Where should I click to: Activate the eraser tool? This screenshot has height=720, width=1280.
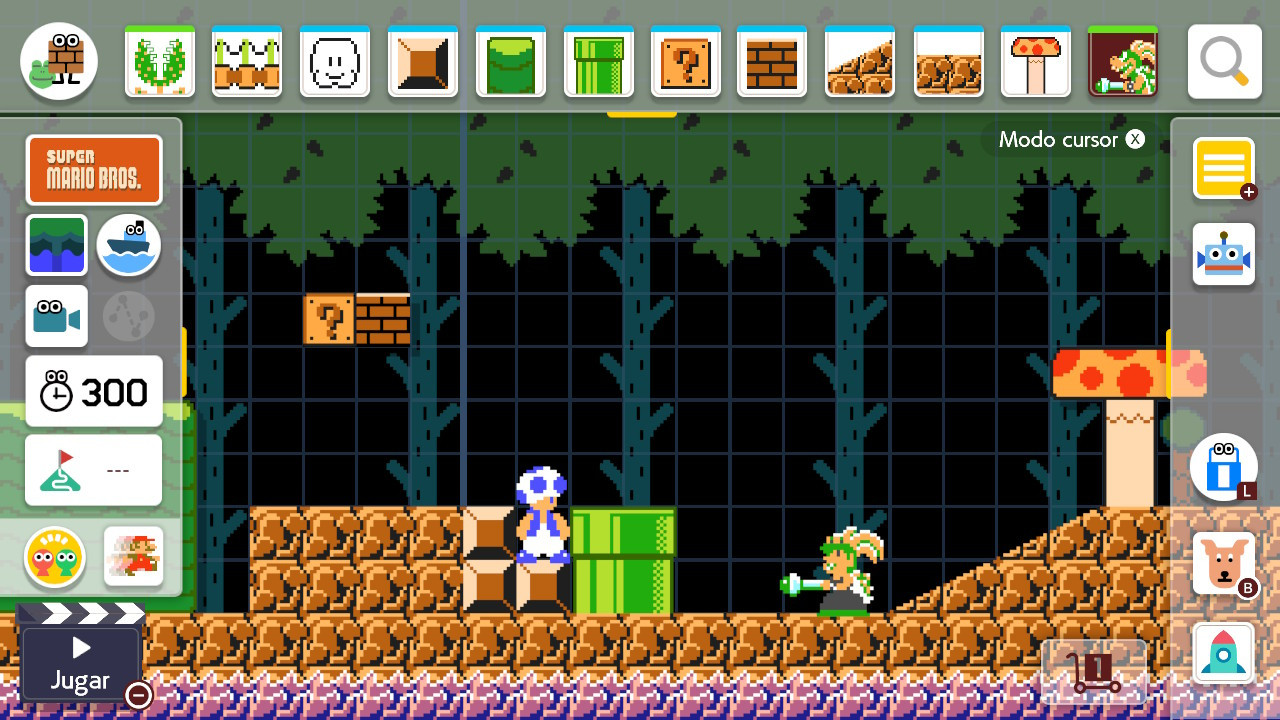[x=1223, y=467]
